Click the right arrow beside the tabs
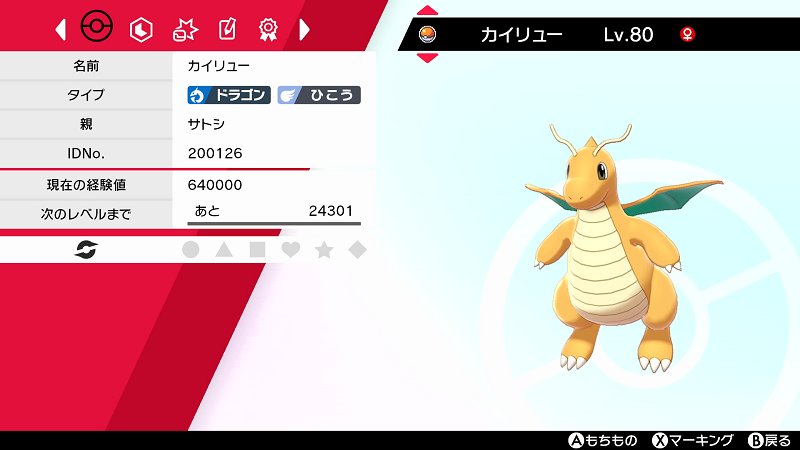Screen dimensions: 800x450 pos(305,29)
